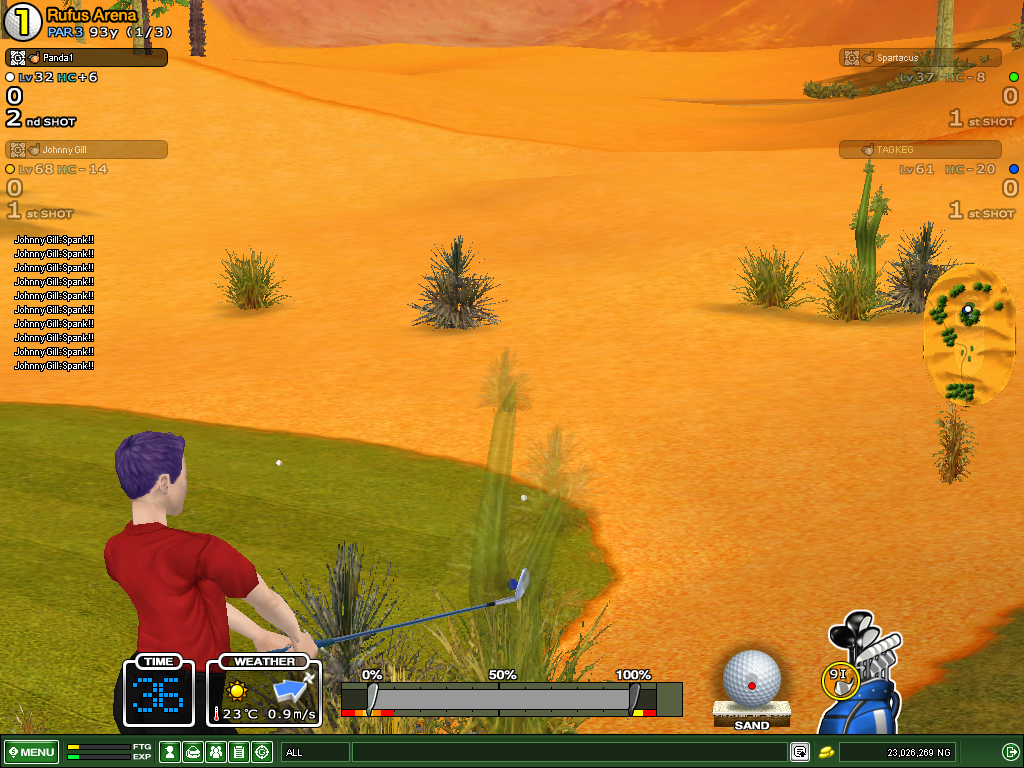Click the round target icon in the bottom bar
This screenshot has height=768, width=1024.
262,752
